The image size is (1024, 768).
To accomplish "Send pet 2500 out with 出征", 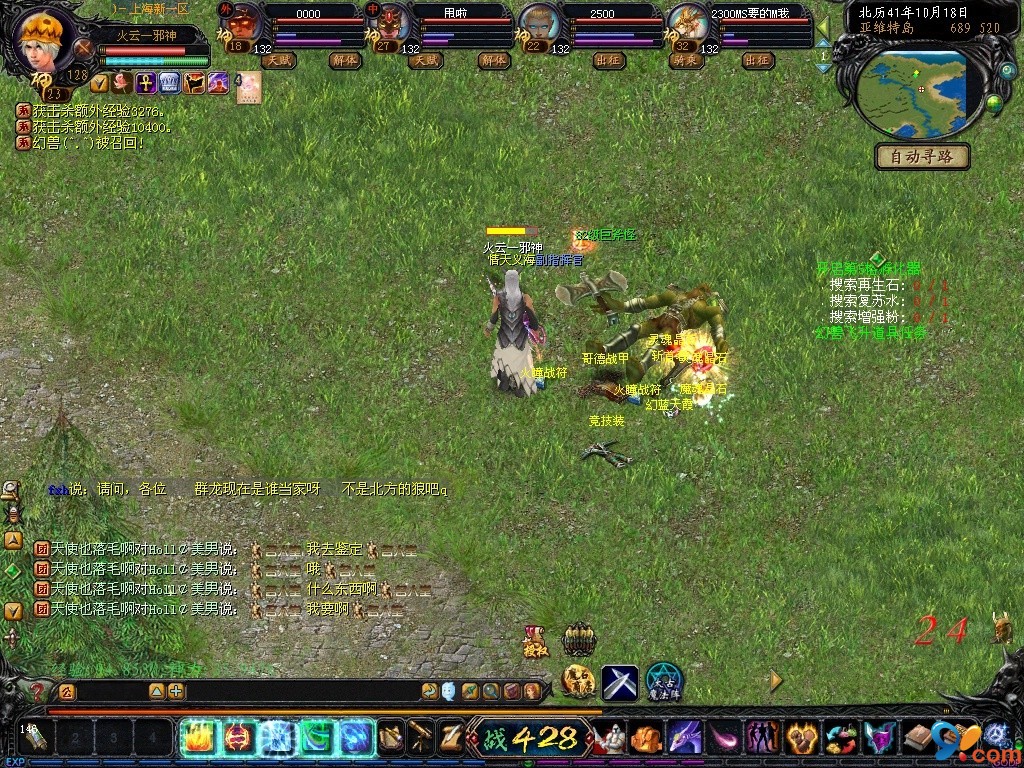I will click(608, 60).
